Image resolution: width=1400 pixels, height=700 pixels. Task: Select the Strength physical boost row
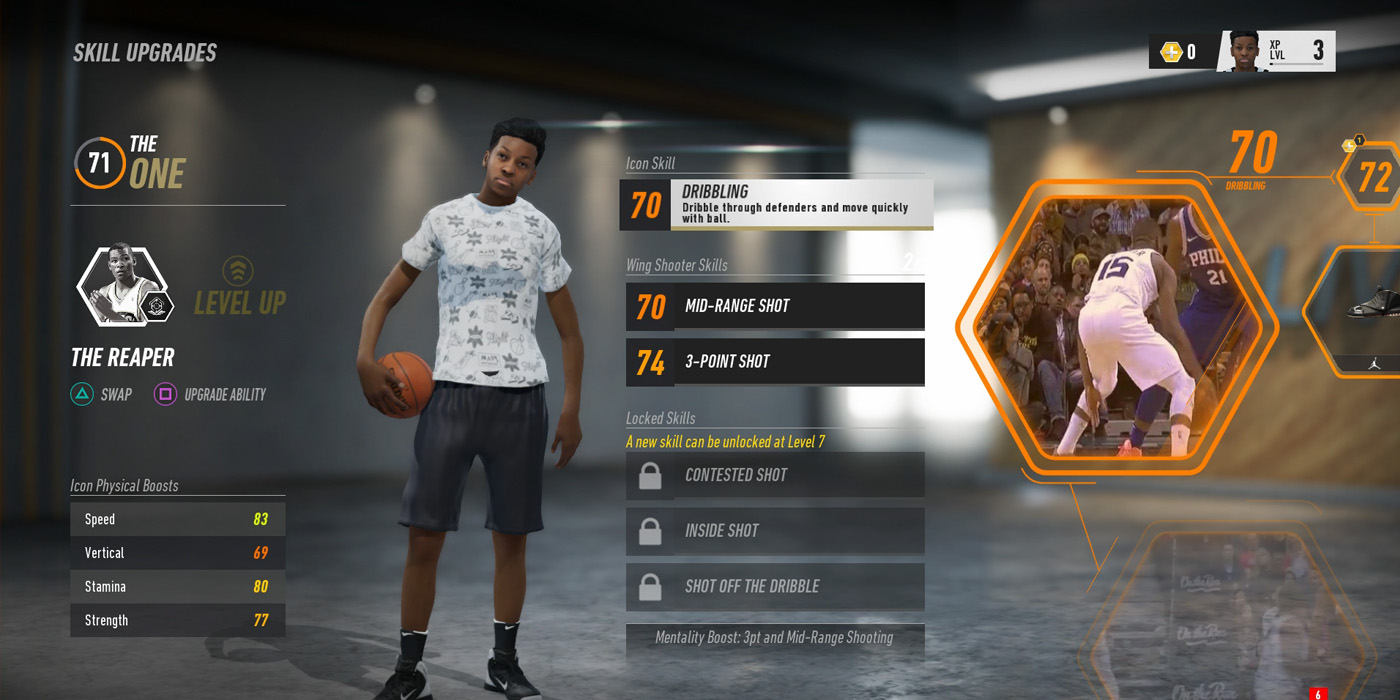click(177, 620)
